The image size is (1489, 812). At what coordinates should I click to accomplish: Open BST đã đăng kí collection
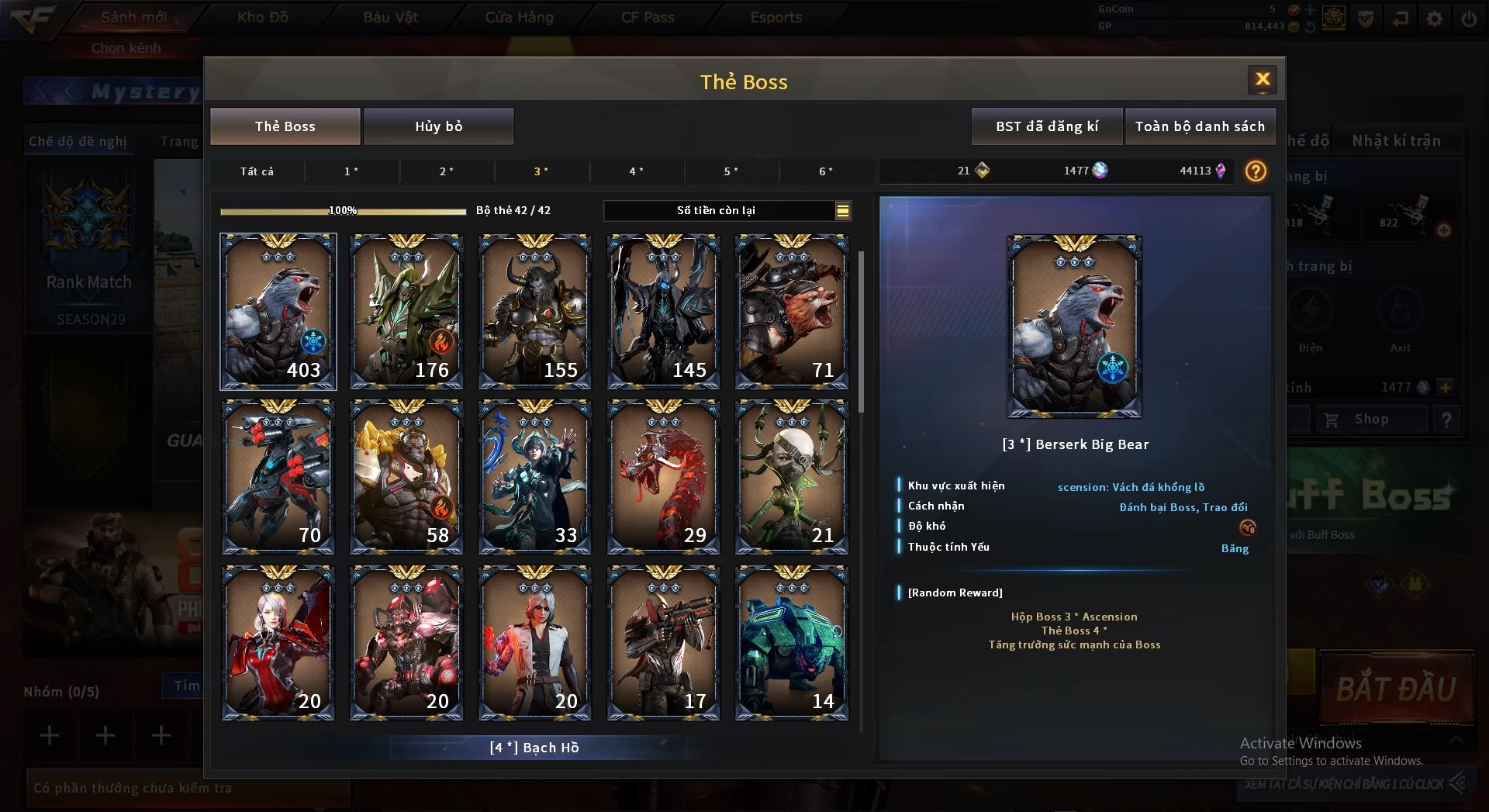click(x=1047, y=126)
